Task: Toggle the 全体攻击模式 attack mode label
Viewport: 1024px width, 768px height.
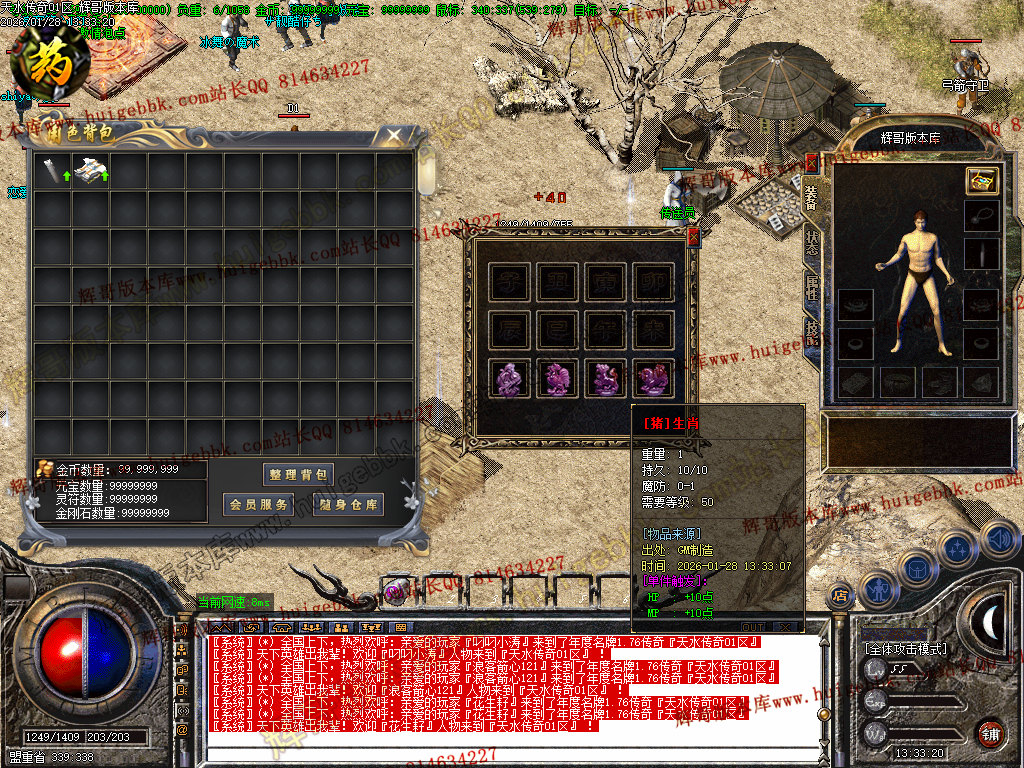Action: tap(906, 649)
